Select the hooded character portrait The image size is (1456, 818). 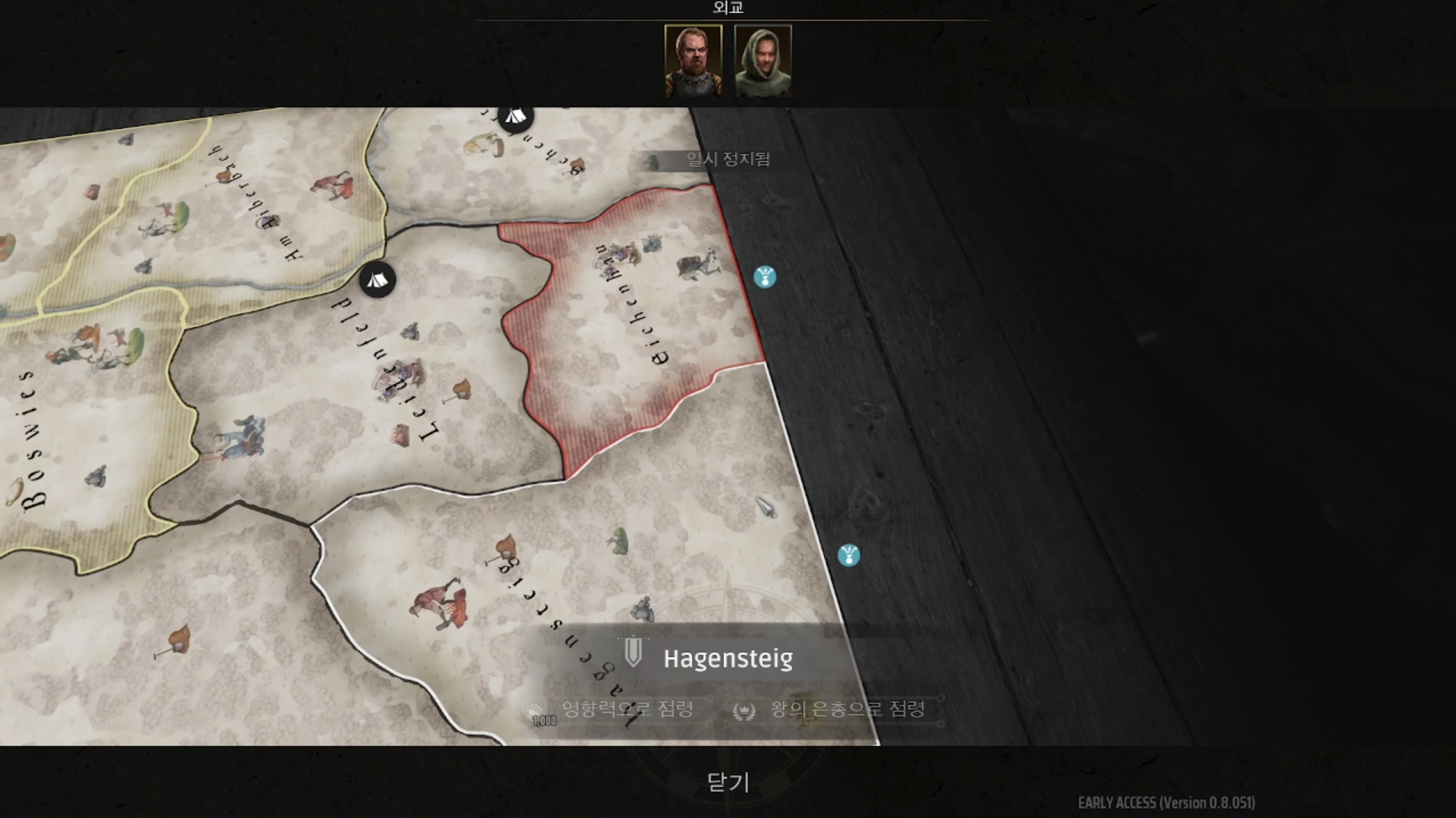click(x=763, y=61)
